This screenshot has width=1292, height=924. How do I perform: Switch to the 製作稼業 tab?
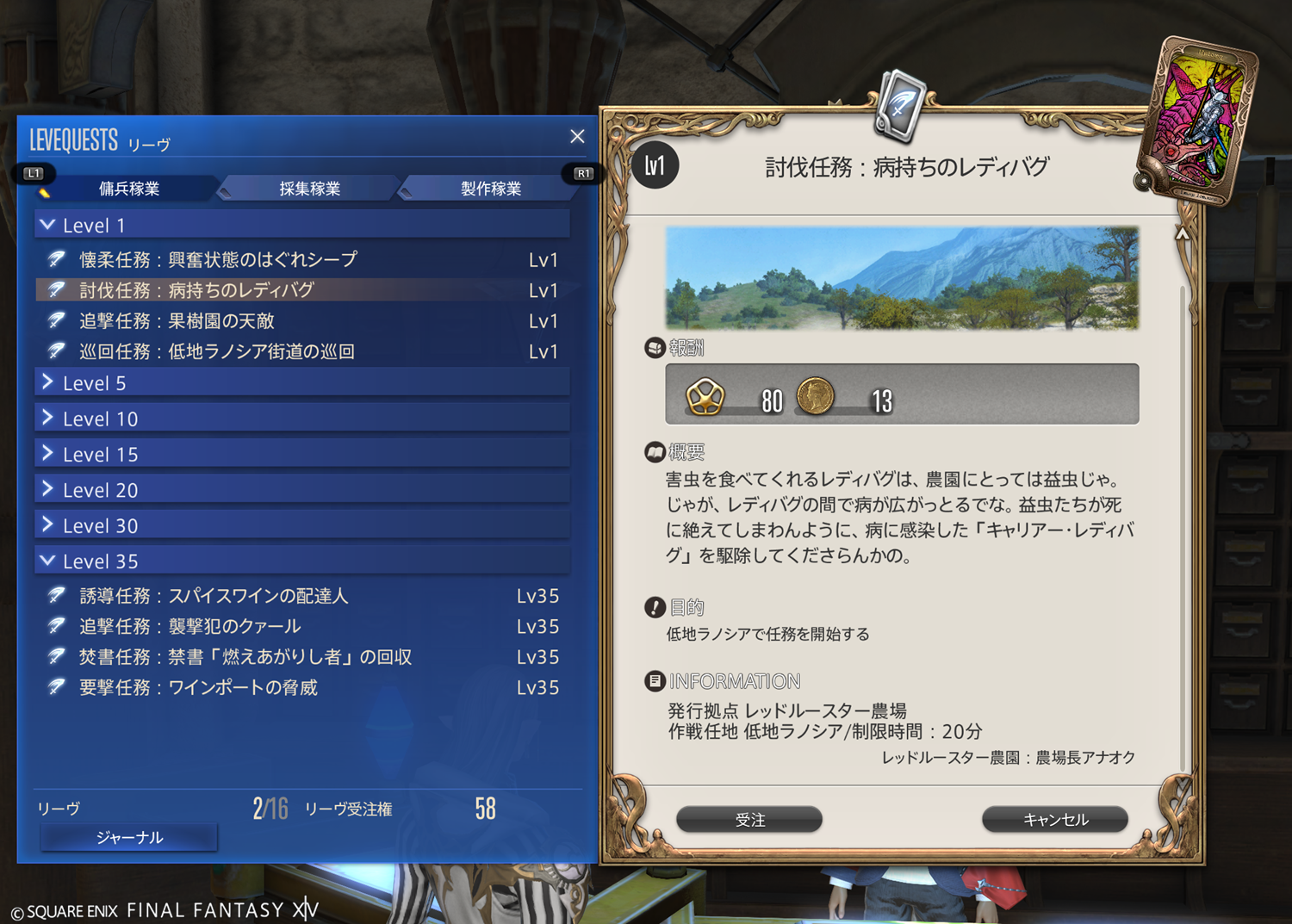pyautogui.click(x=490, y=189)
